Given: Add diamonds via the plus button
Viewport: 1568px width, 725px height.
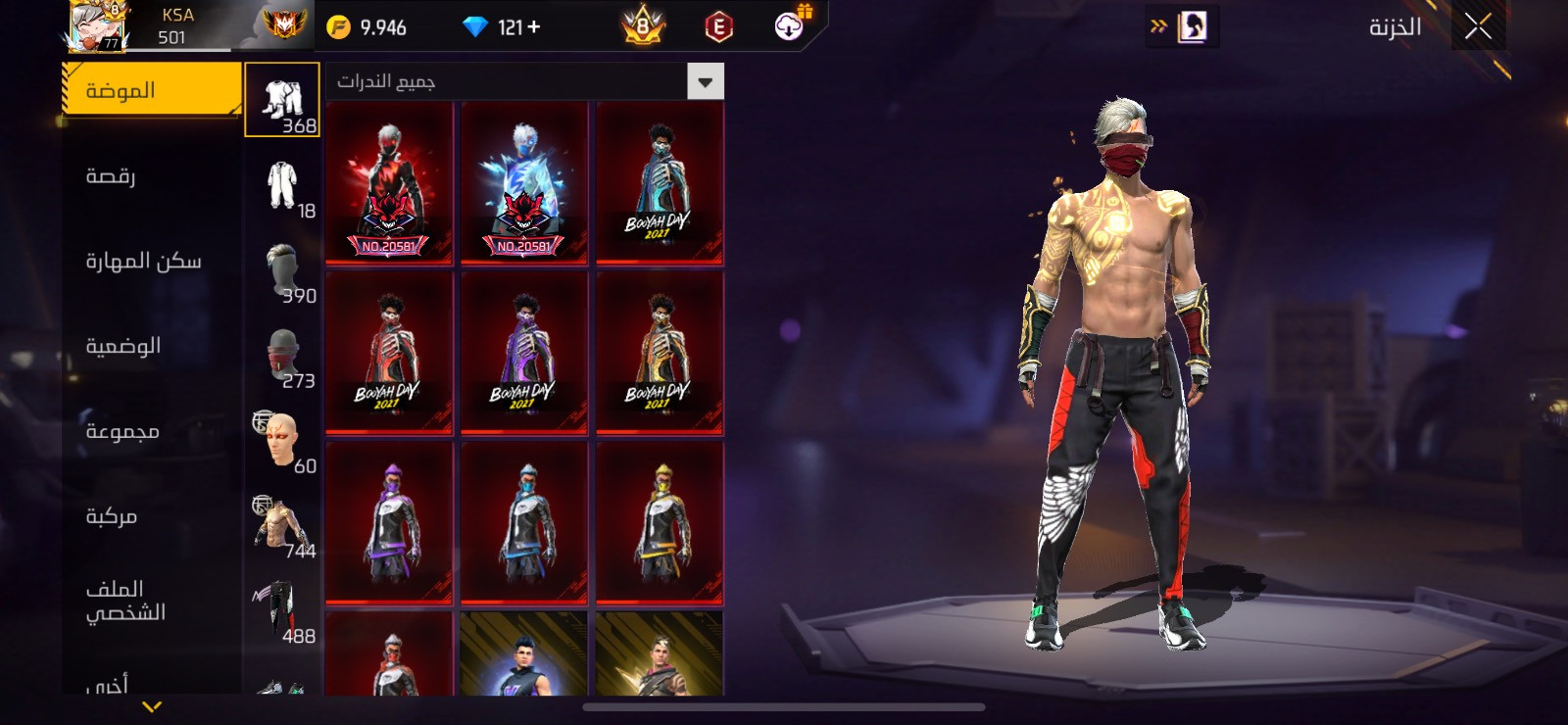Looking at the screenshot, I should (x=534, y=27).
